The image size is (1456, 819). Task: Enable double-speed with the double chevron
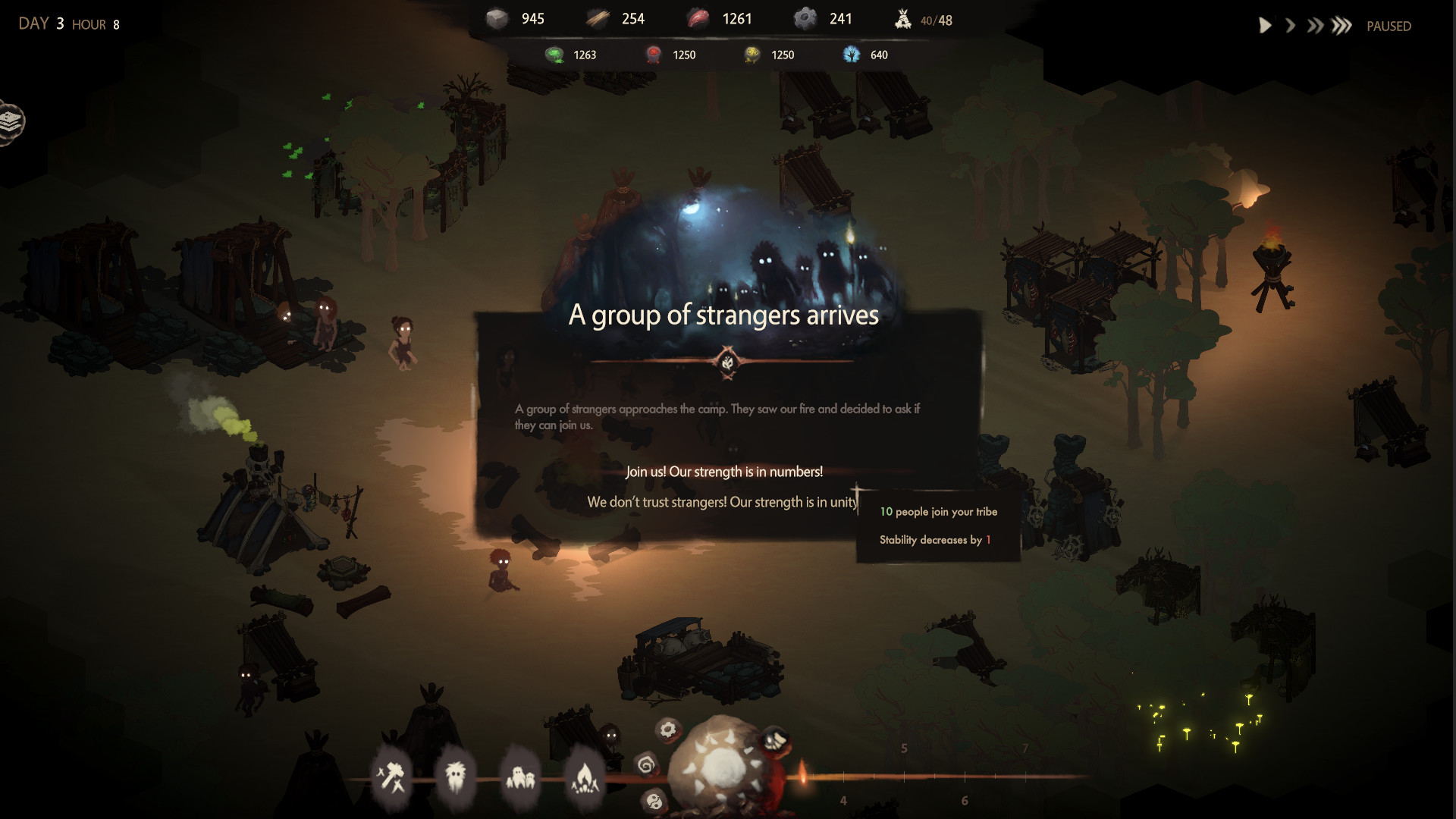1315,25
